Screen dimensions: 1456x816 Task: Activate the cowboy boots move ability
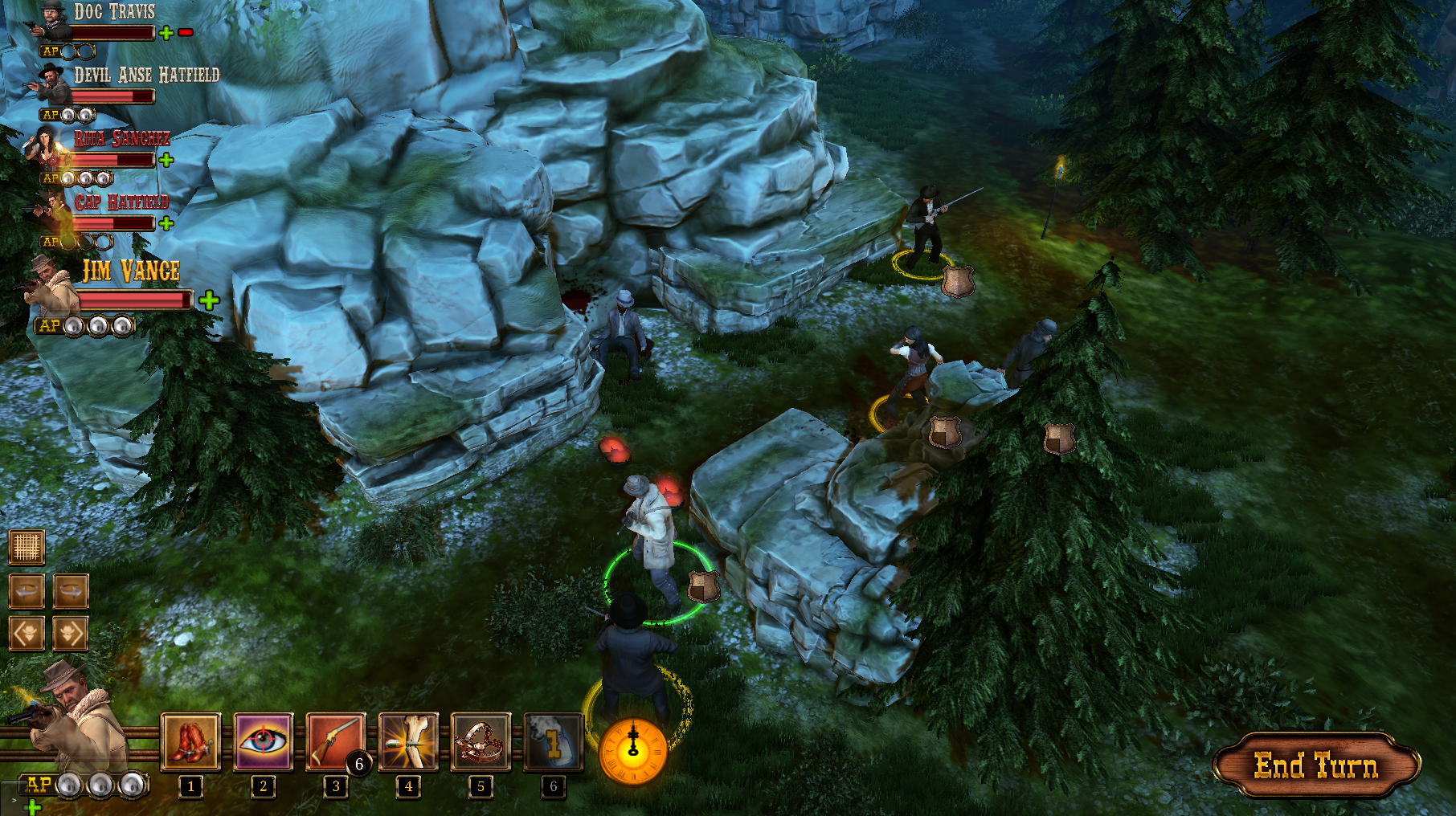click(x=190, y=742)
